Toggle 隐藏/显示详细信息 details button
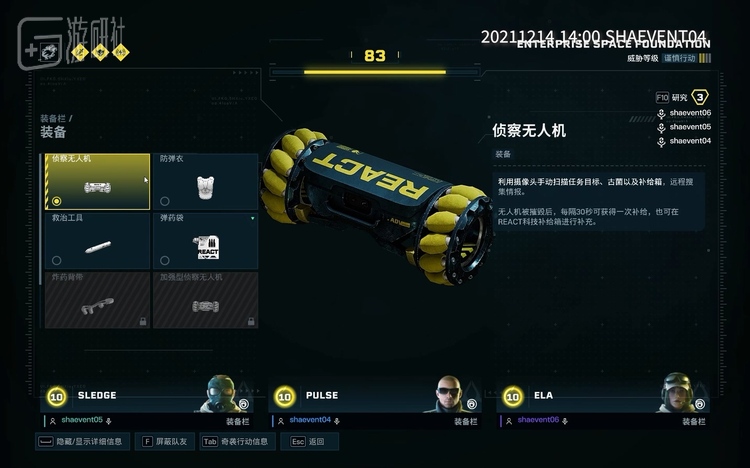This screenshot has width=750, height=468. [x=83, y=441]
